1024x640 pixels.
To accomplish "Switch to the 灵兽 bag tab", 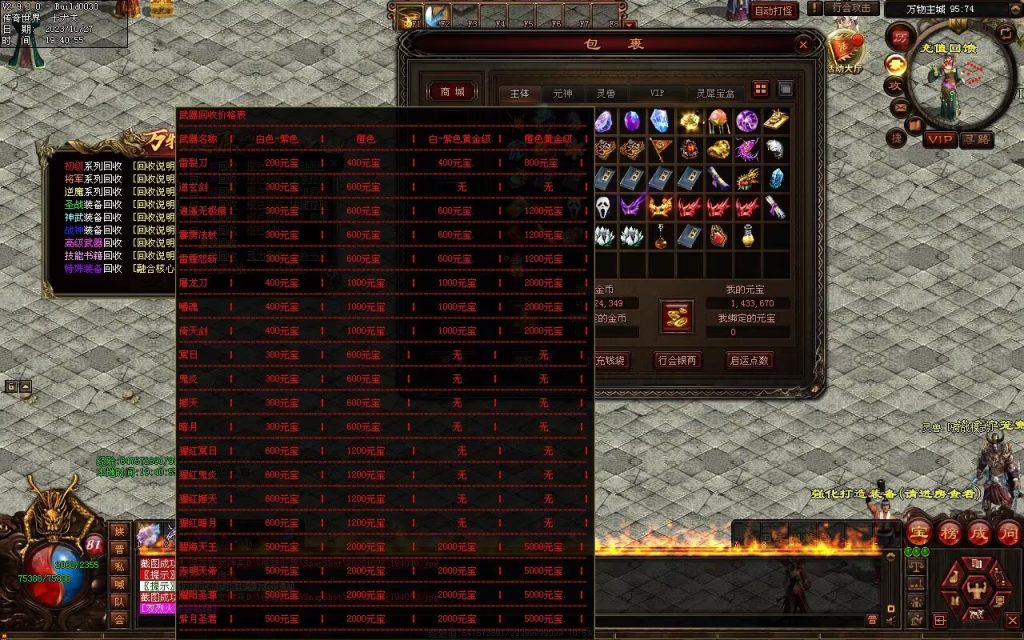I will coord(606,93).
